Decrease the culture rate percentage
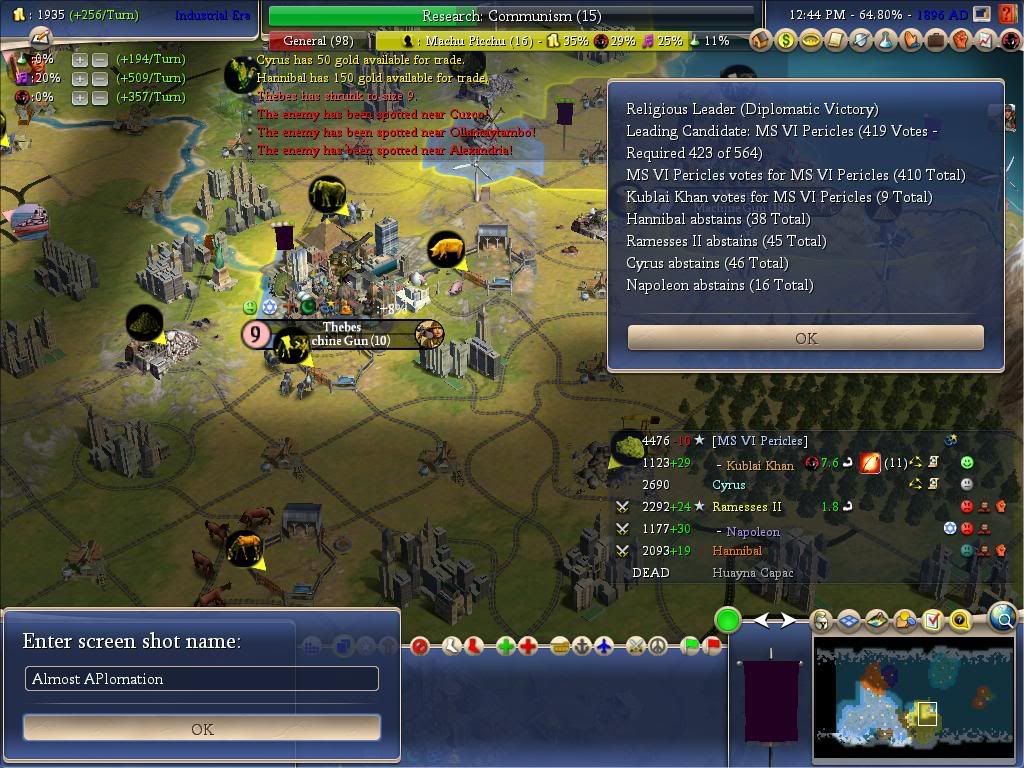 [x=99, y=78]
